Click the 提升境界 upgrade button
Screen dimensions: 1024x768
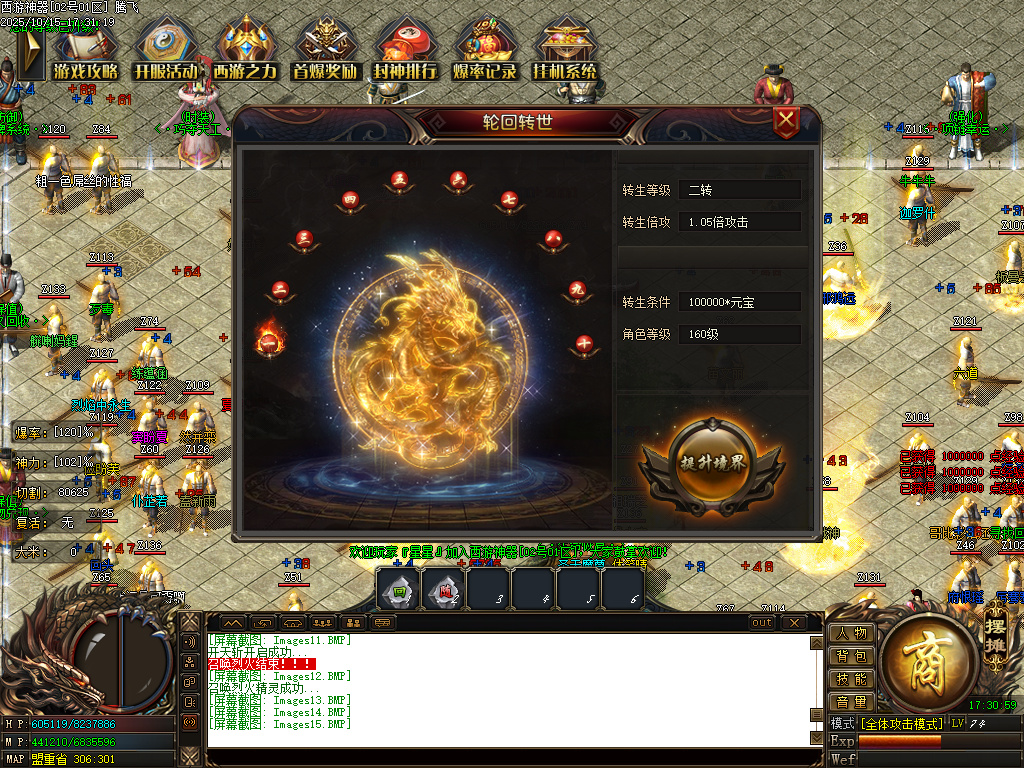coord(711,467)
